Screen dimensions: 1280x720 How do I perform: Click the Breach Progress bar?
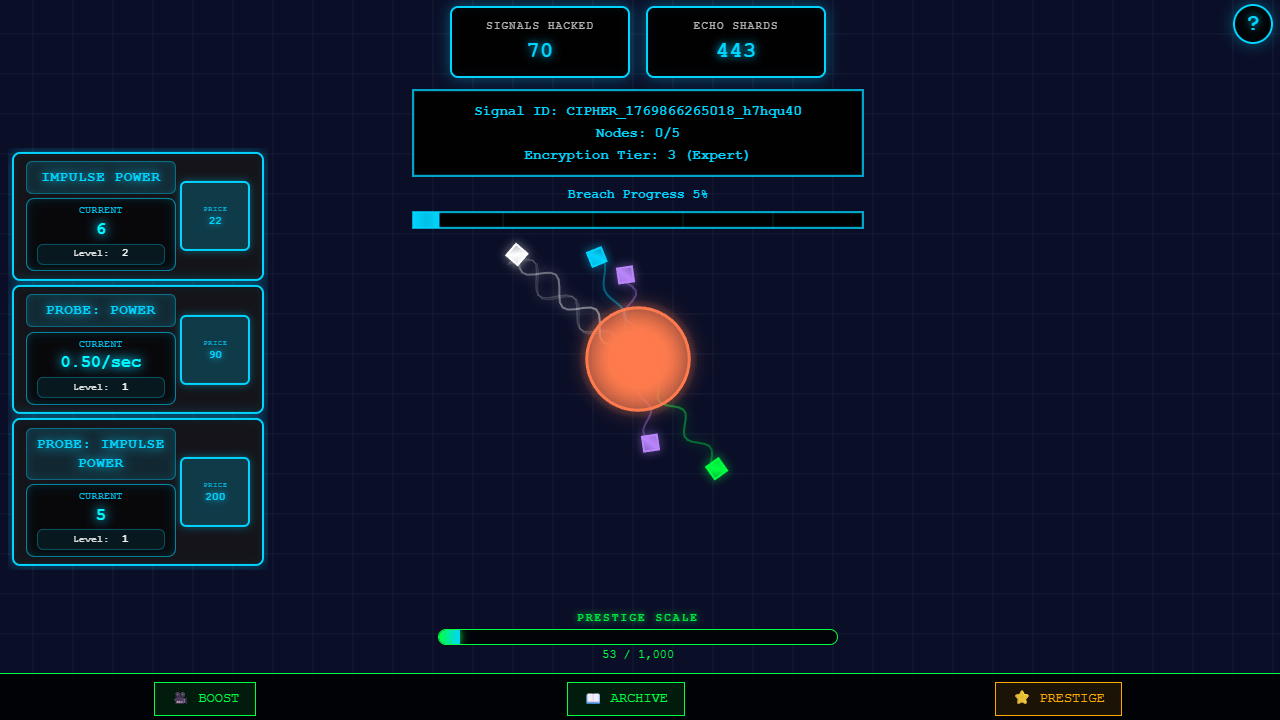[x=637, y=220]
